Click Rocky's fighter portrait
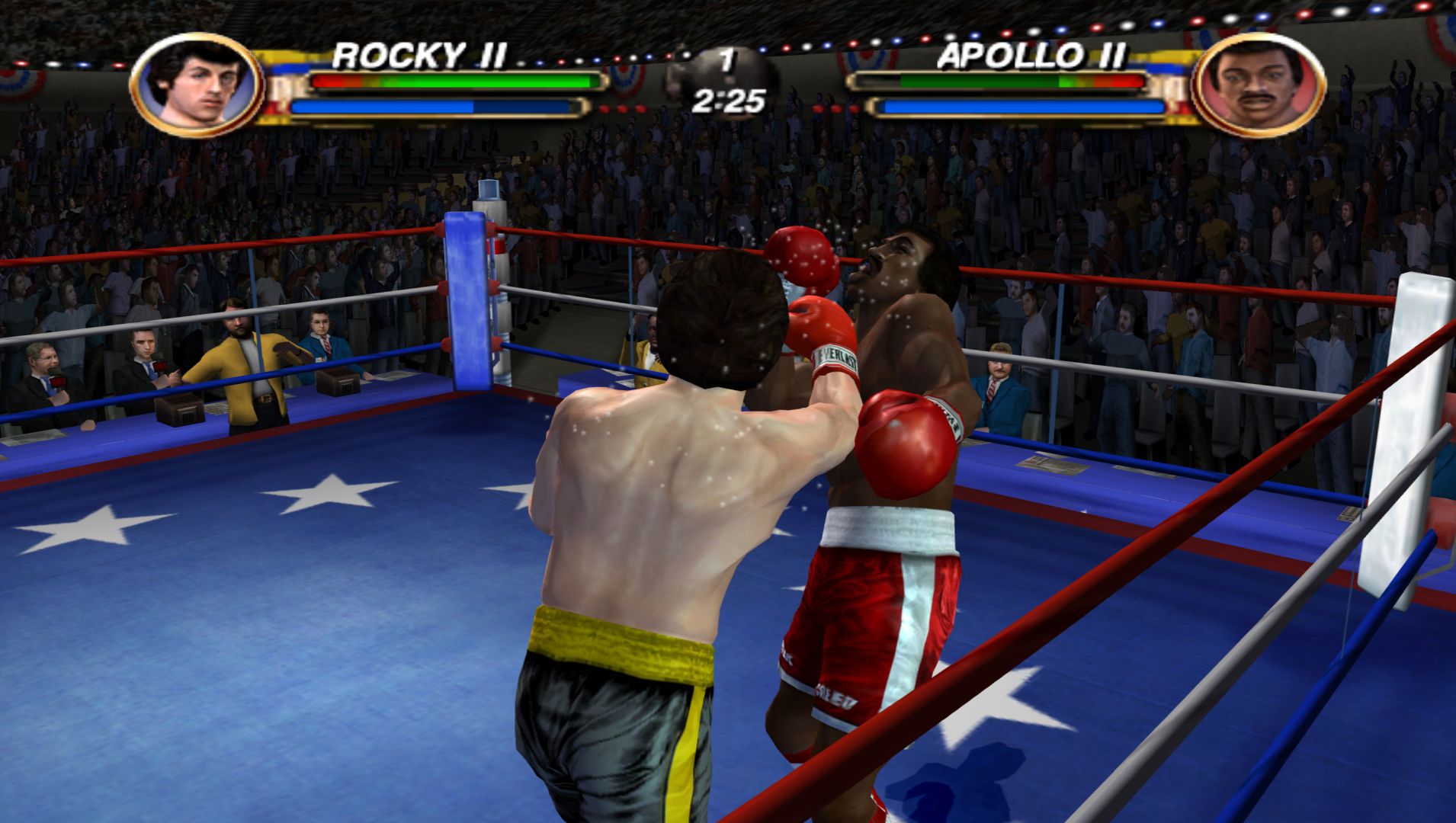Screen dimensions: 1456x823 pos(197,85)
